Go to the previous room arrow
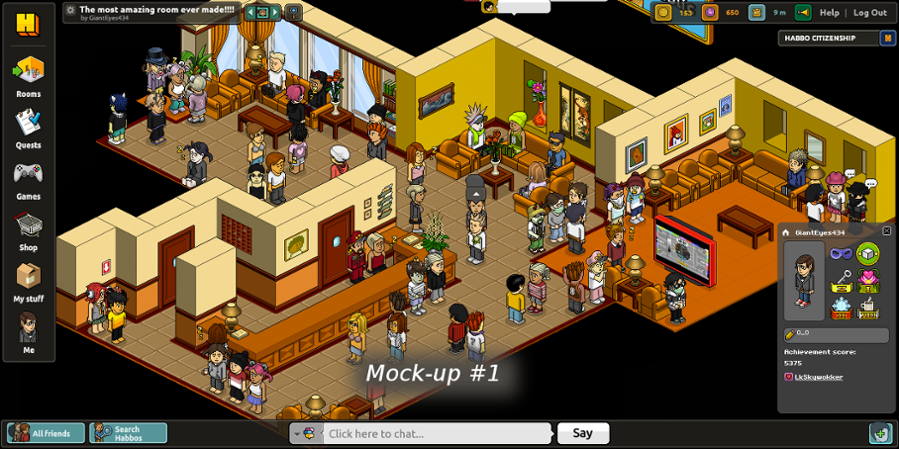The height and width of the screenshot is (449, 899). tap(250, 13)
